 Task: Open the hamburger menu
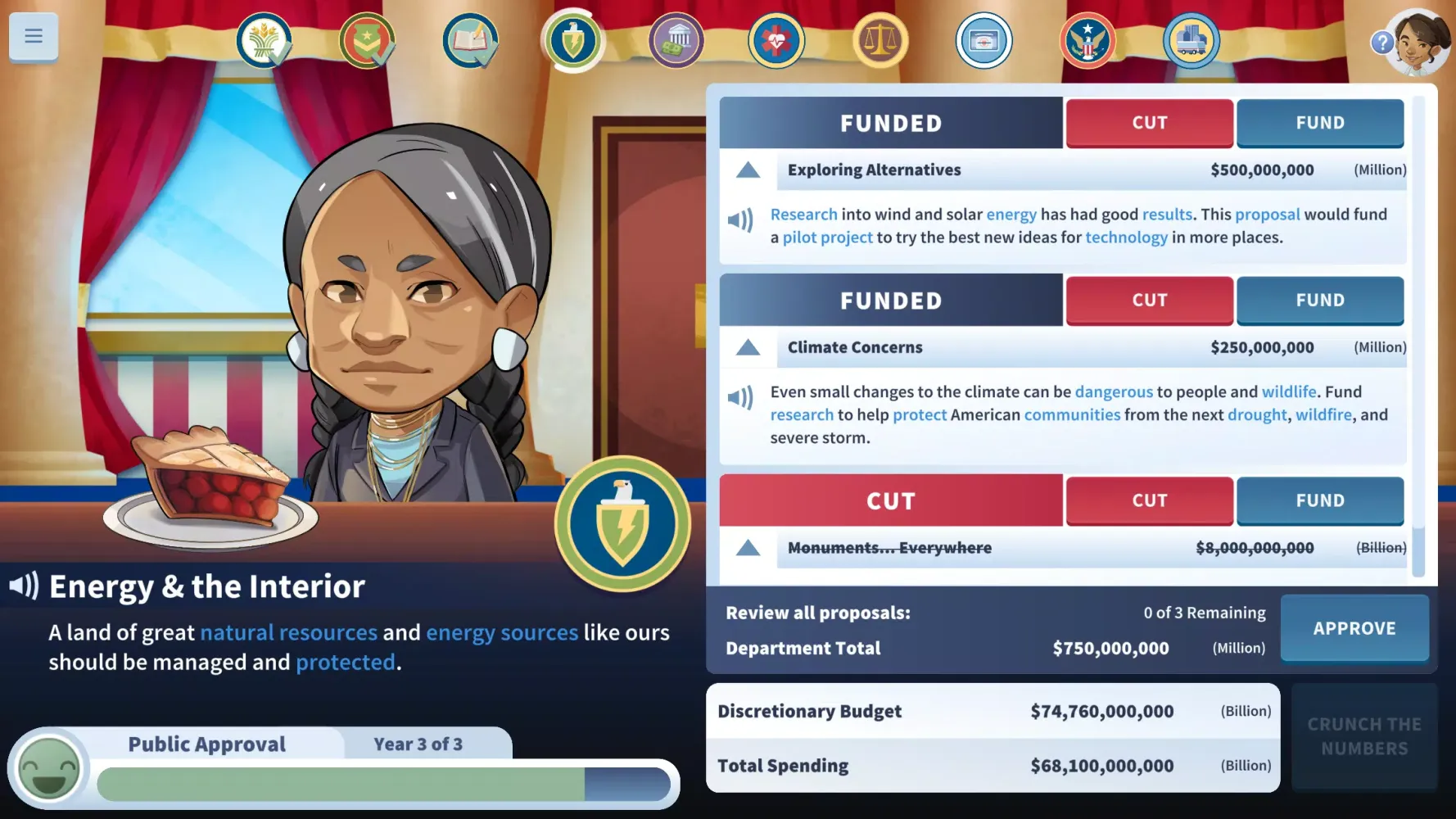(34, 36)
